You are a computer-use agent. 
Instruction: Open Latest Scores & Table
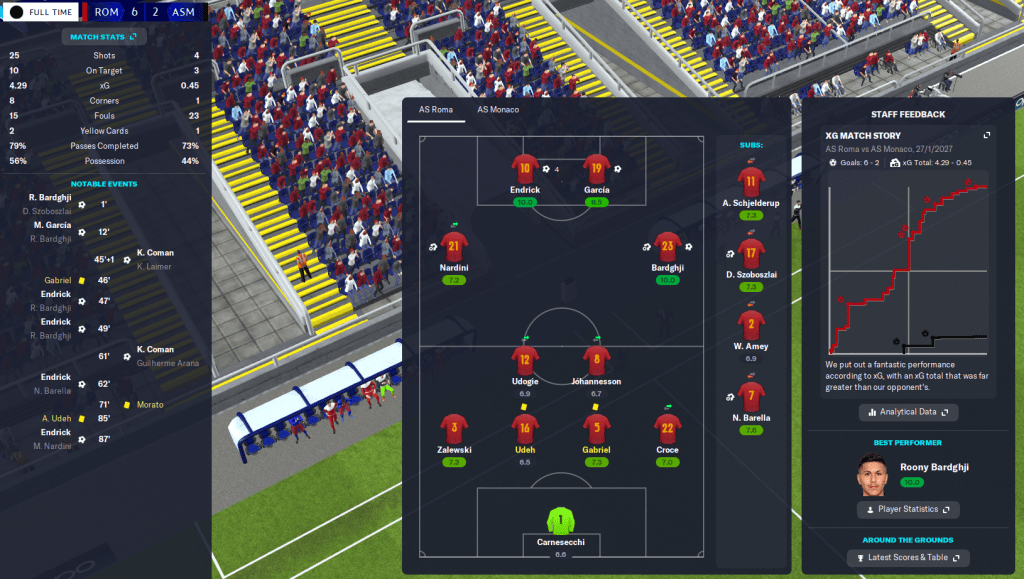point(908,557)
